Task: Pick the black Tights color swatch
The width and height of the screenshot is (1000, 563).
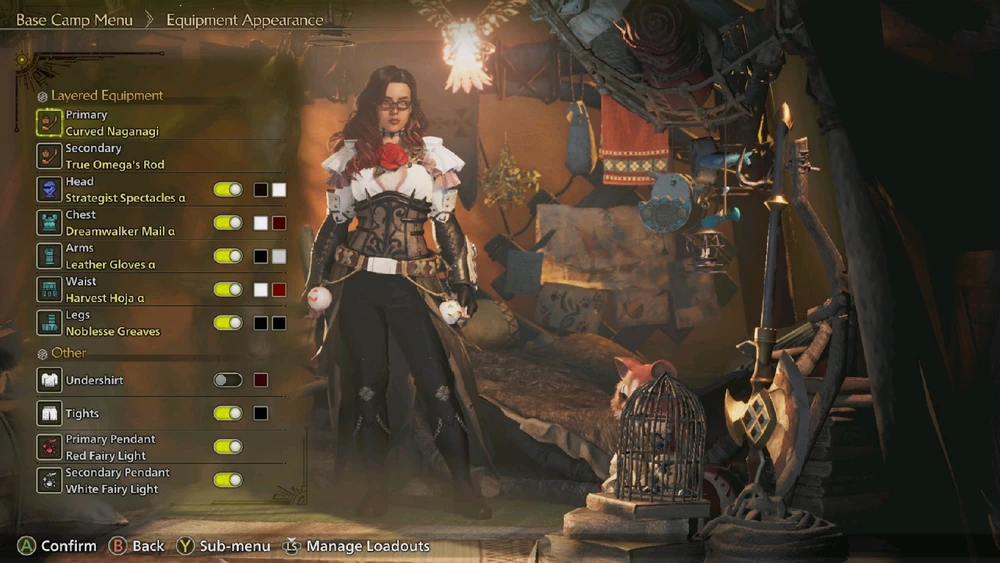Action: pos(261,413)
